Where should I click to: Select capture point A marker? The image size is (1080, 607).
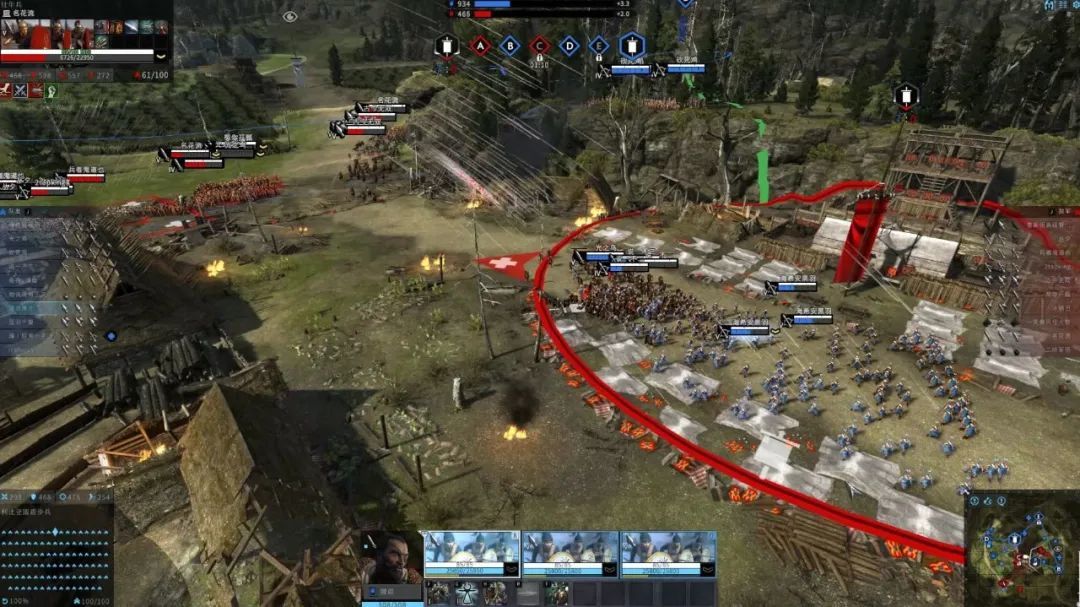pos(479,45)
